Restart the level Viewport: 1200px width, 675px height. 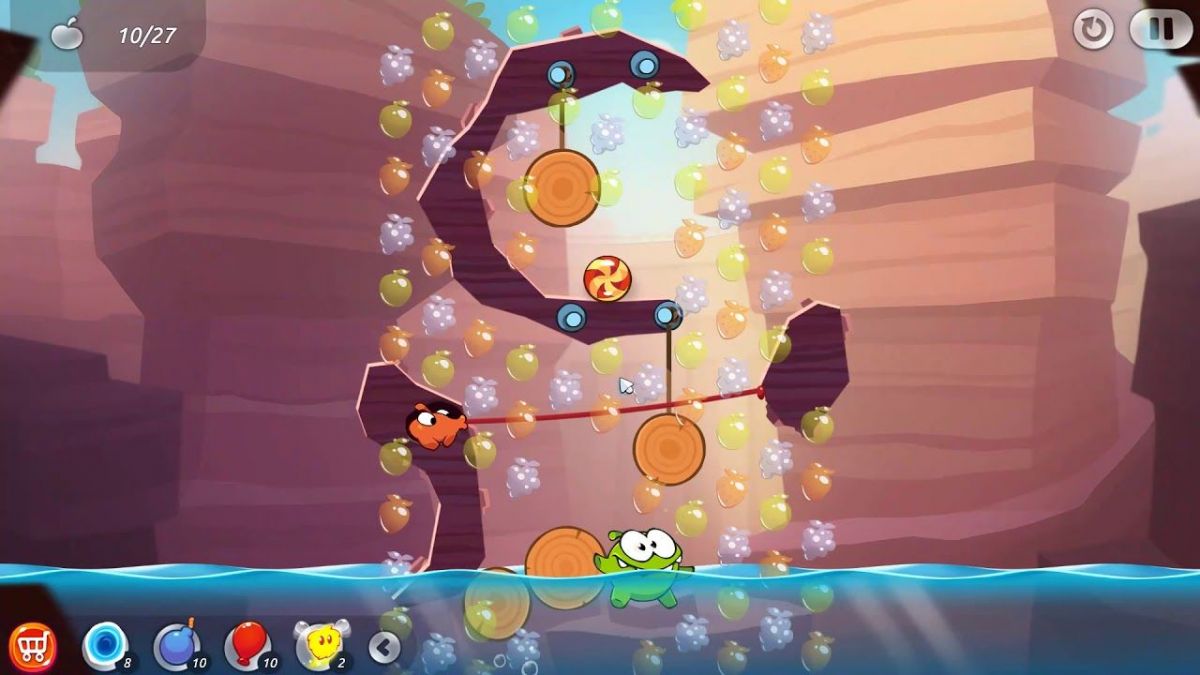pos(1093,30)
